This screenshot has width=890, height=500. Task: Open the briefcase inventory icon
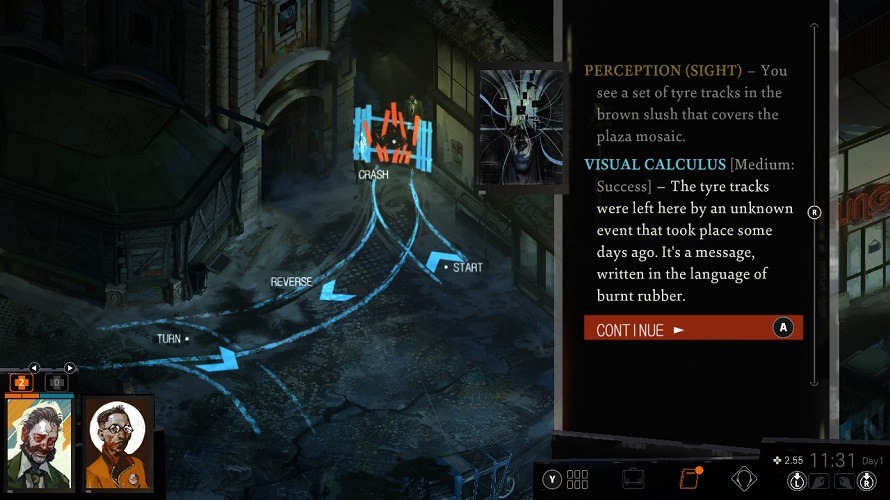632,478
